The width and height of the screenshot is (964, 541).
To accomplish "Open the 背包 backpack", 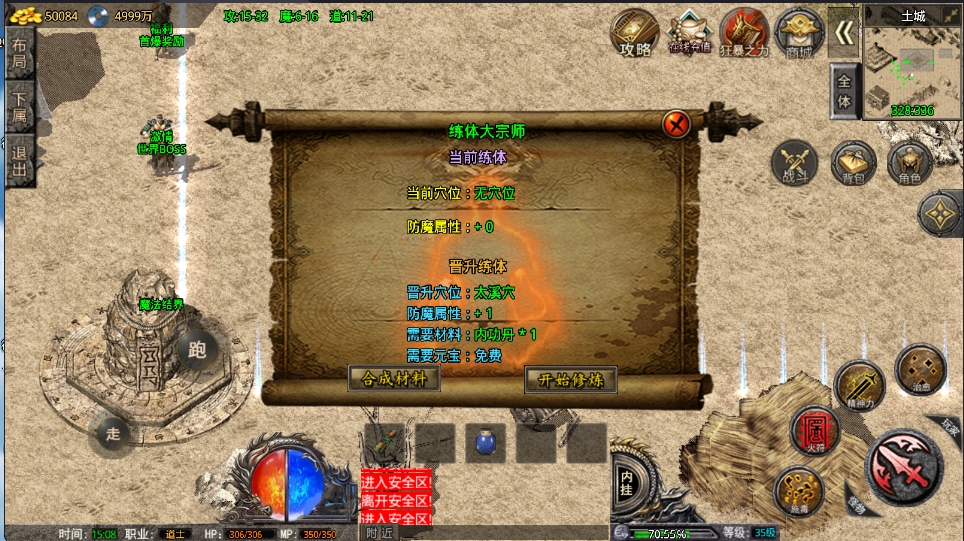I will 853,163.
